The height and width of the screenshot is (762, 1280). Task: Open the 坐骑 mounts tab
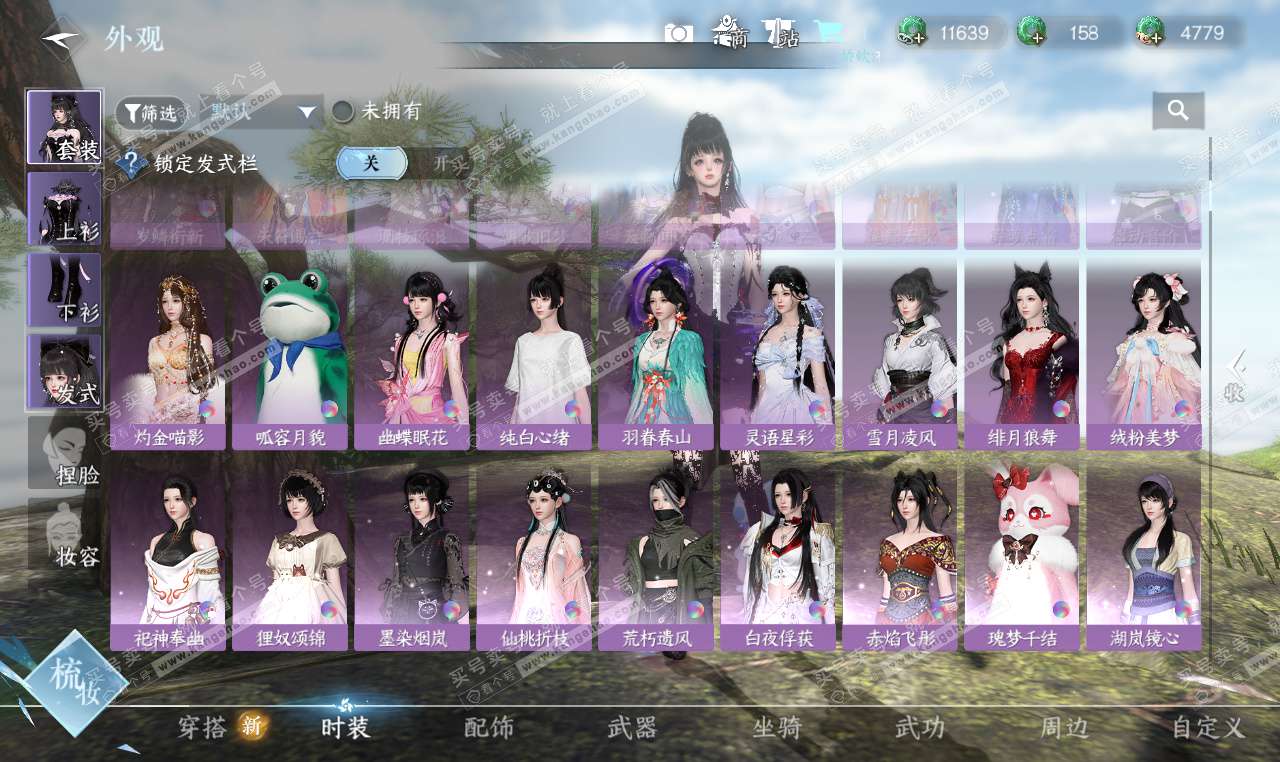click(777, 727)
